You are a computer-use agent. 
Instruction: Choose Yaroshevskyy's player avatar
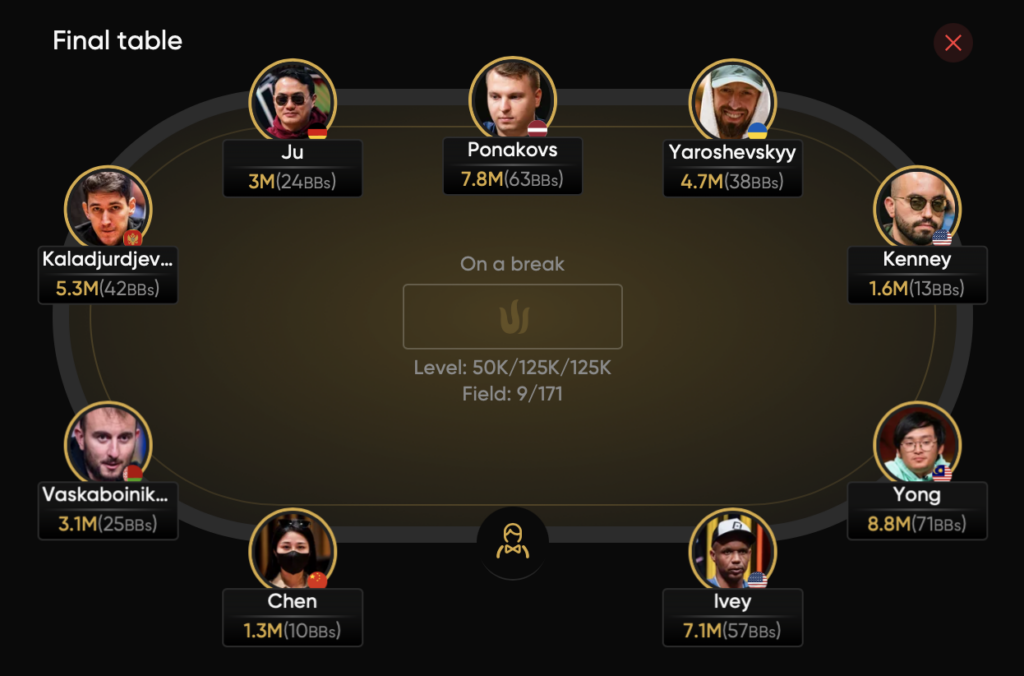click(732, 101)
